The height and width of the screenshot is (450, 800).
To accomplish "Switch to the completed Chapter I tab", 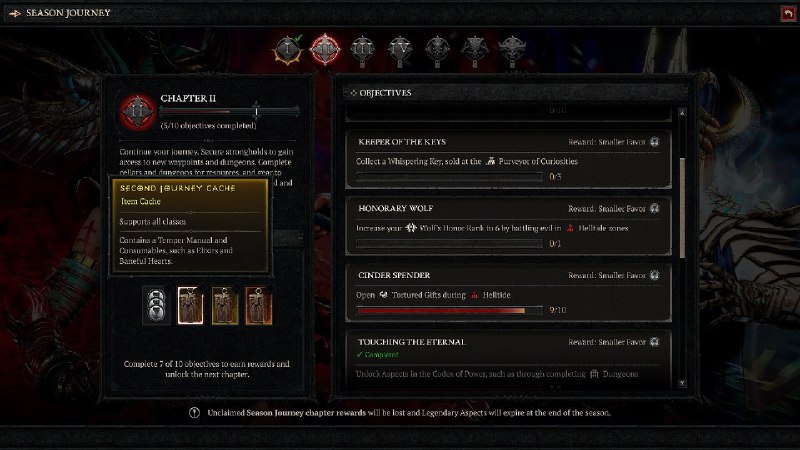I will [x=291, y=46].
